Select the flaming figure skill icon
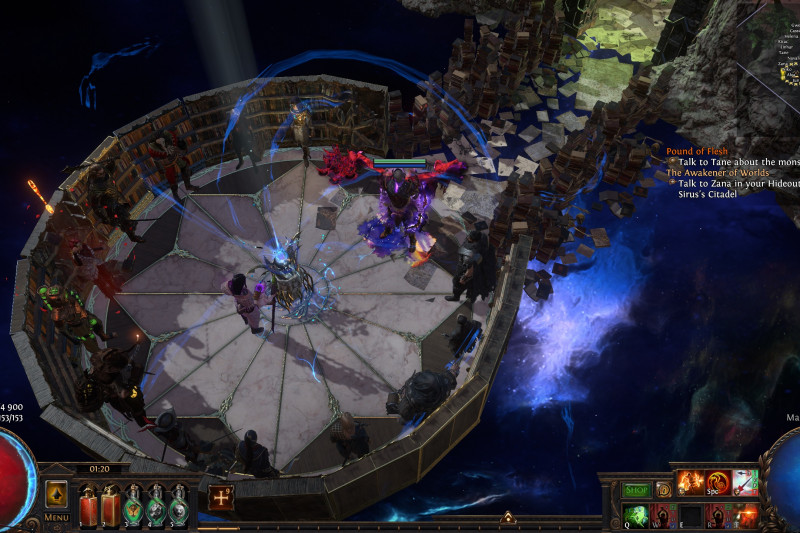The image size is (800, 533). click(x=692, y=483)
